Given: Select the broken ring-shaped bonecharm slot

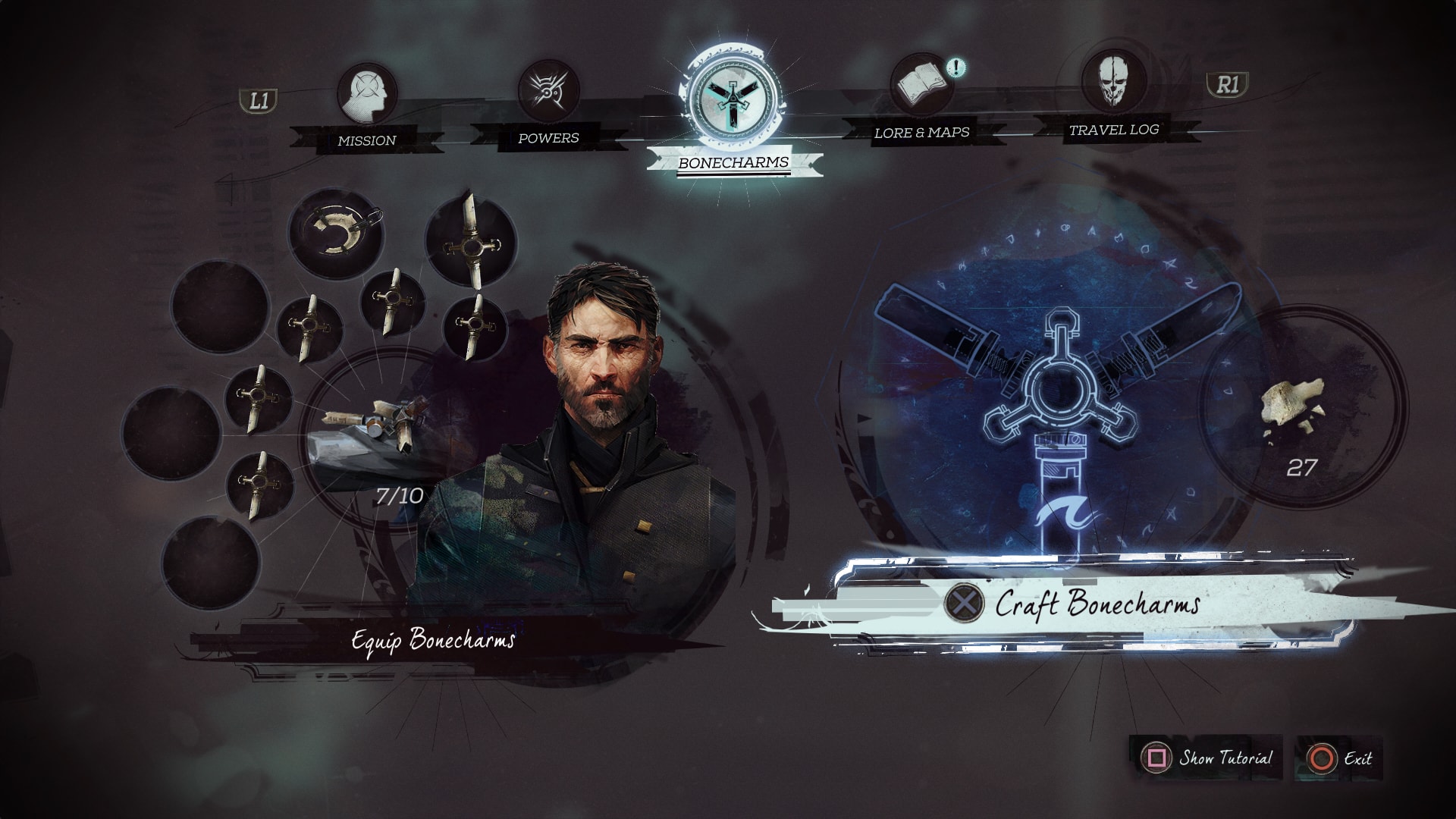Looking at the screenshot, I should pyautogui.click(x=336, y=231).
